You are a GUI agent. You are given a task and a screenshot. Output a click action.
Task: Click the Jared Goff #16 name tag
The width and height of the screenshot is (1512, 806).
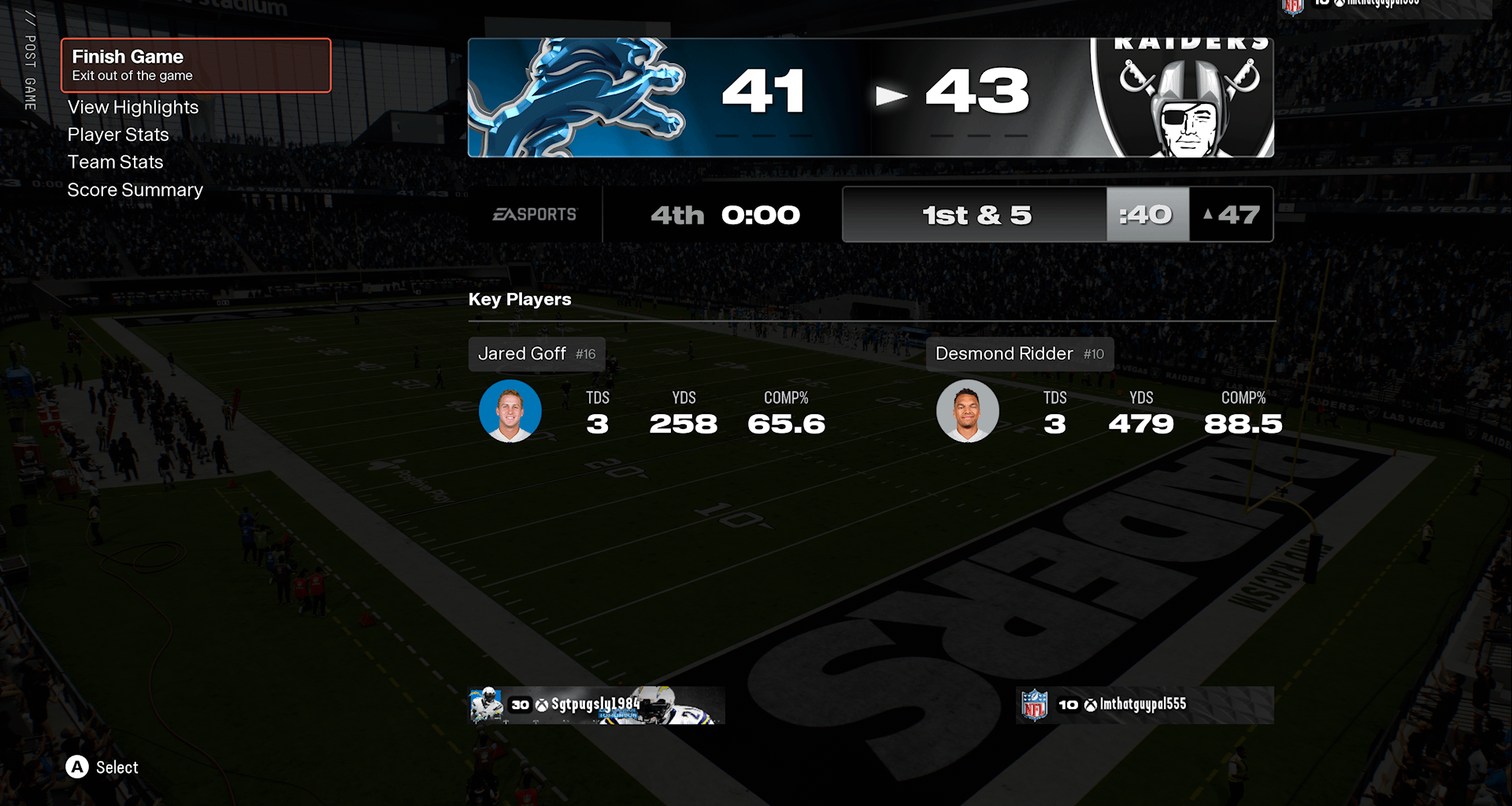click(536, 353)
